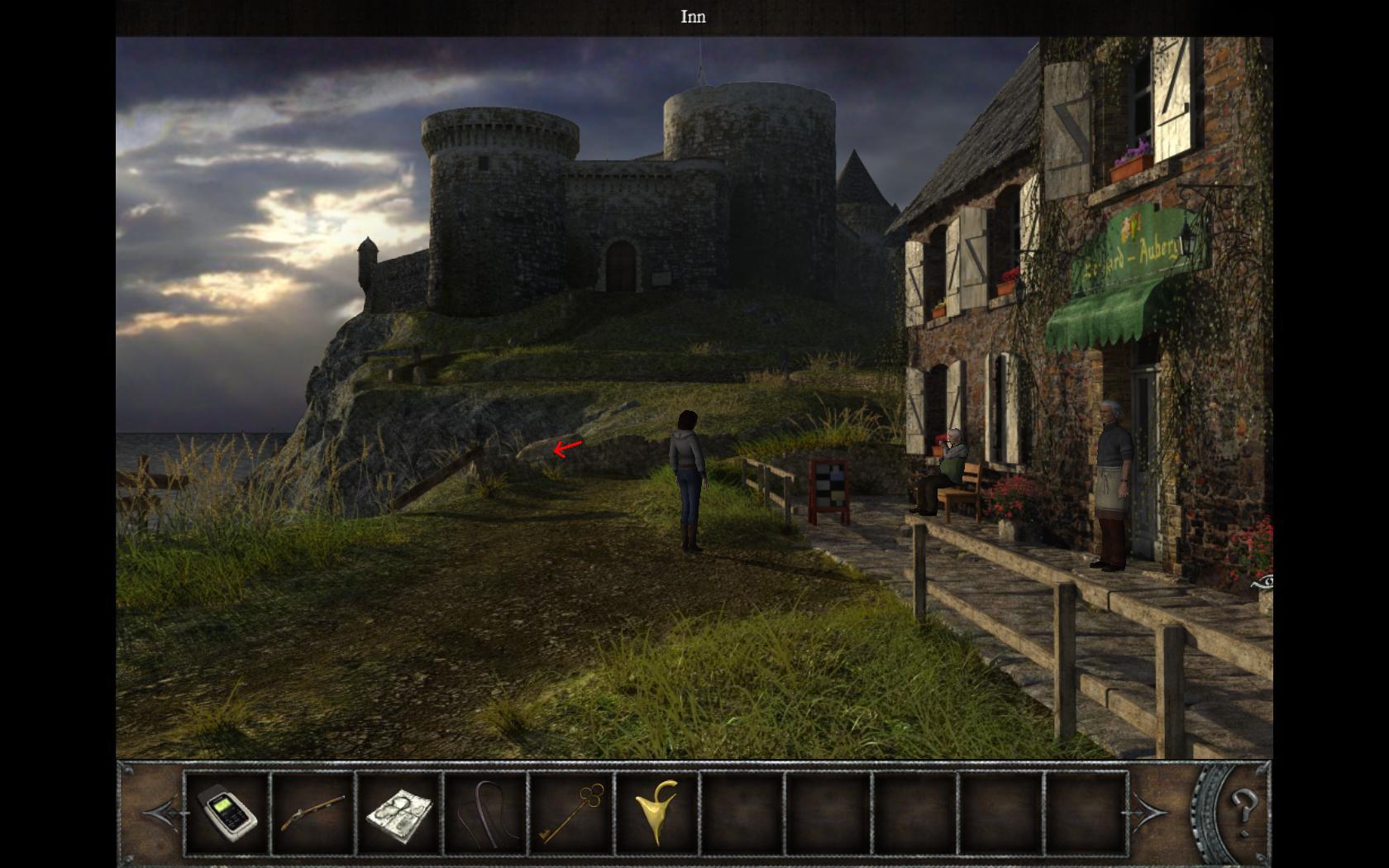Select the mobile phone in inventory
1389x868 pixels.
point(227,813)
